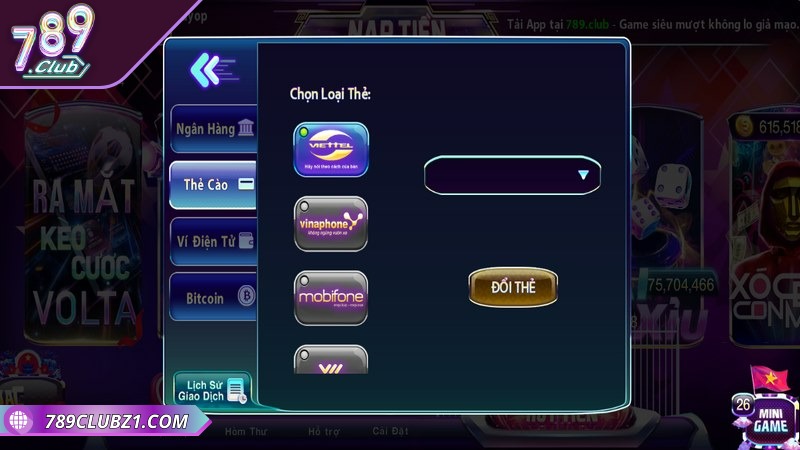The height and width of the screenshot is (450, 800).
Task: Switch to the Ngân Hàng tab
Action: click(x=212, y=129)
